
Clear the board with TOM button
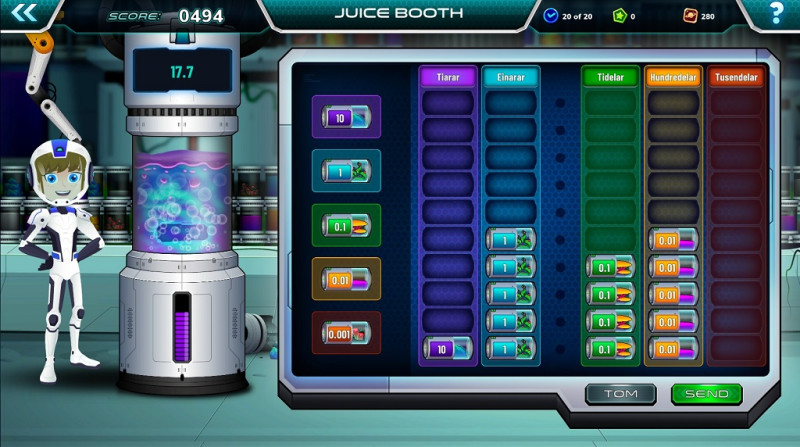click(620, 394)
